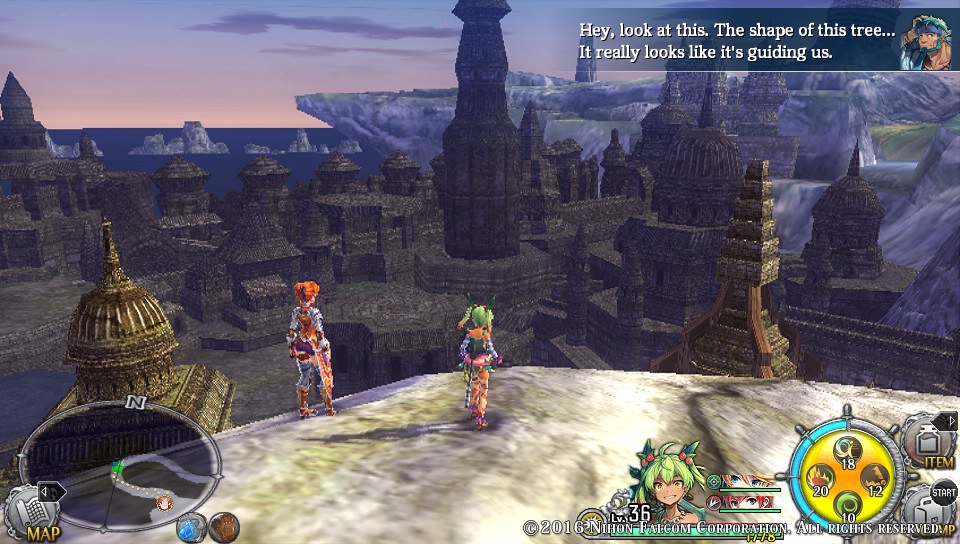Tap the speaker portrait in dialogue box
This screenshot has width=960, height=544.
tap(923, 40)
